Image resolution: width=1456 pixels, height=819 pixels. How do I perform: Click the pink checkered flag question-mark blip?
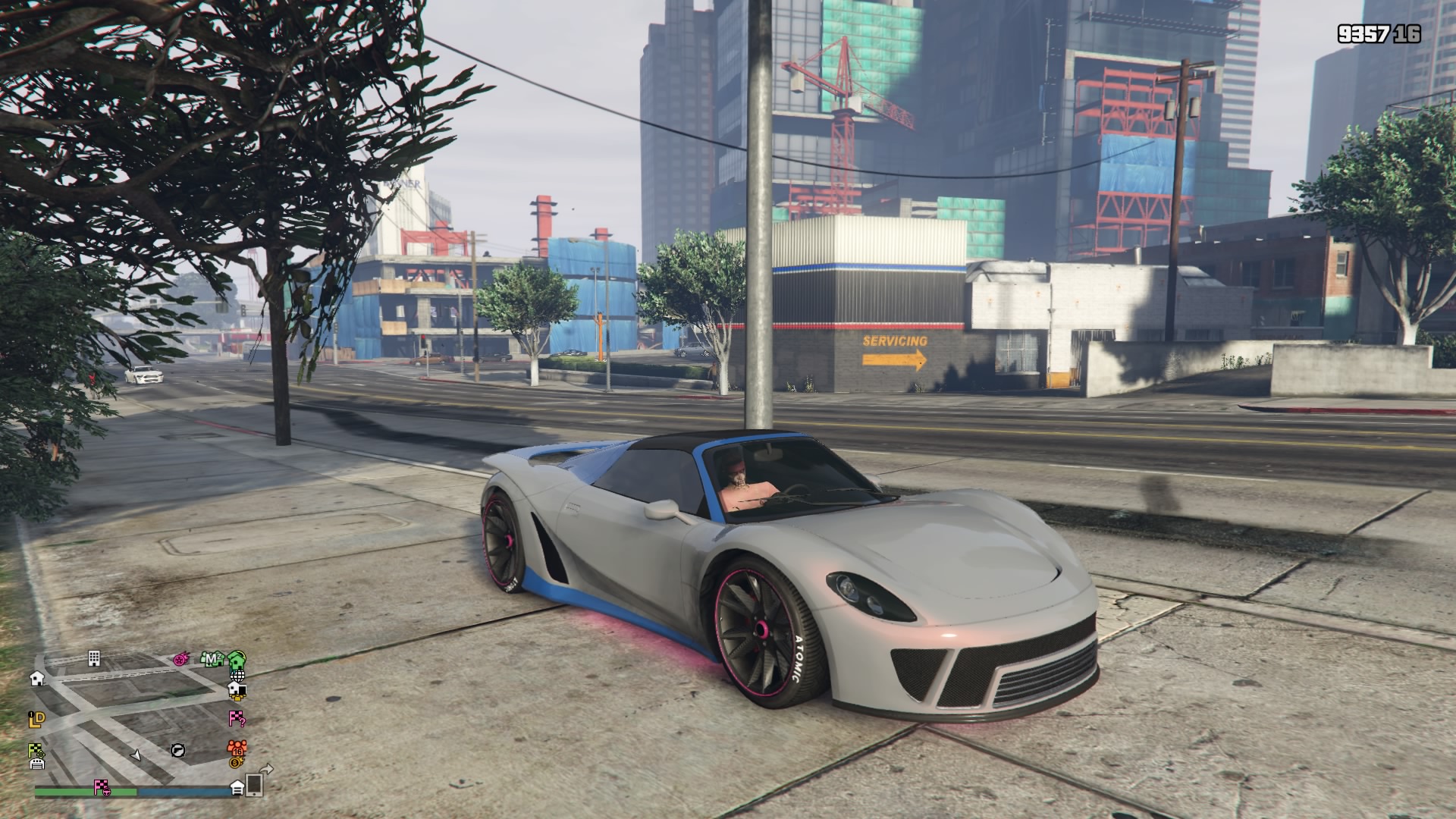click(x=237, y=718)
